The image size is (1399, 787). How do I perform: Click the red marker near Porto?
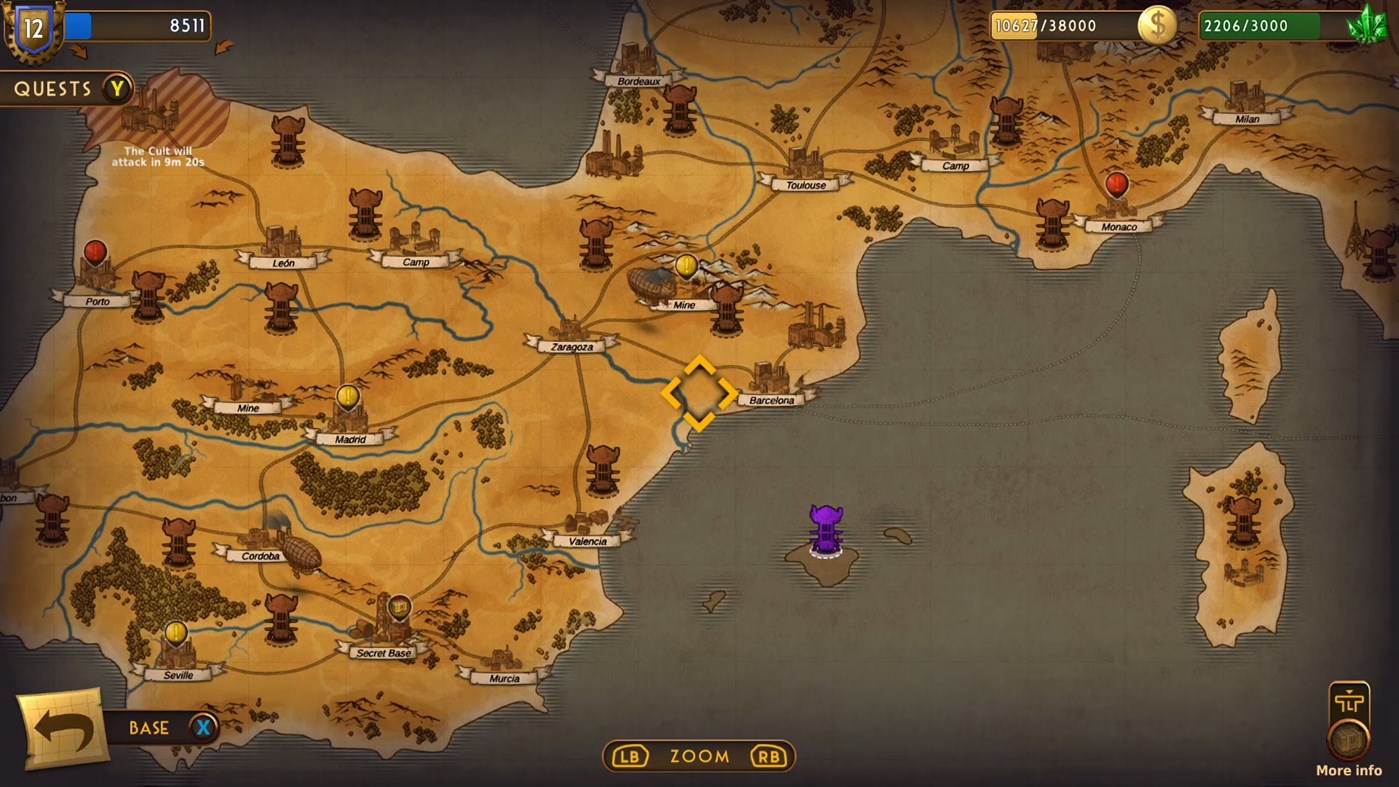pos(94,253)
